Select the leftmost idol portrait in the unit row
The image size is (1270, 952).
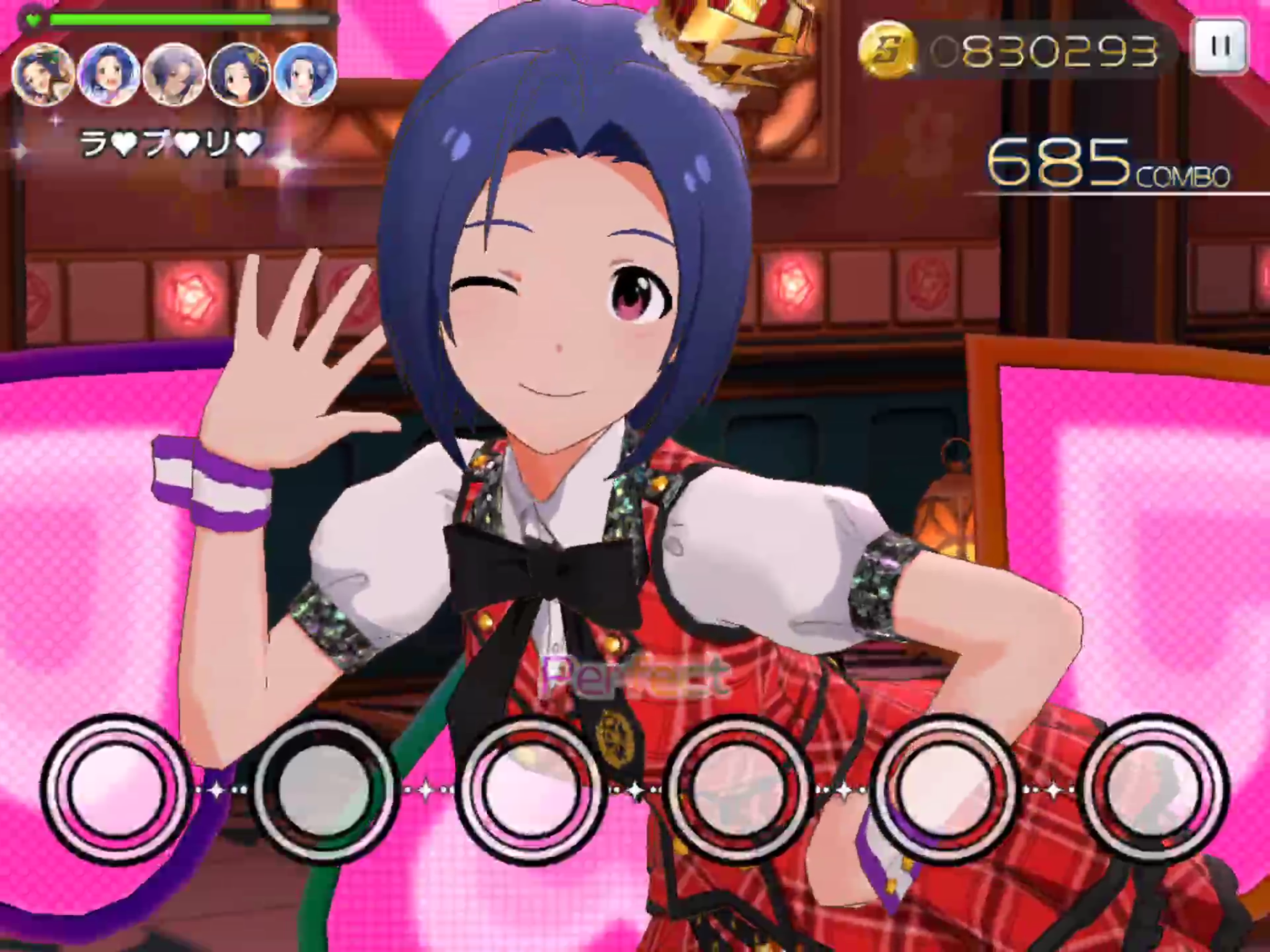coord(43,74)
